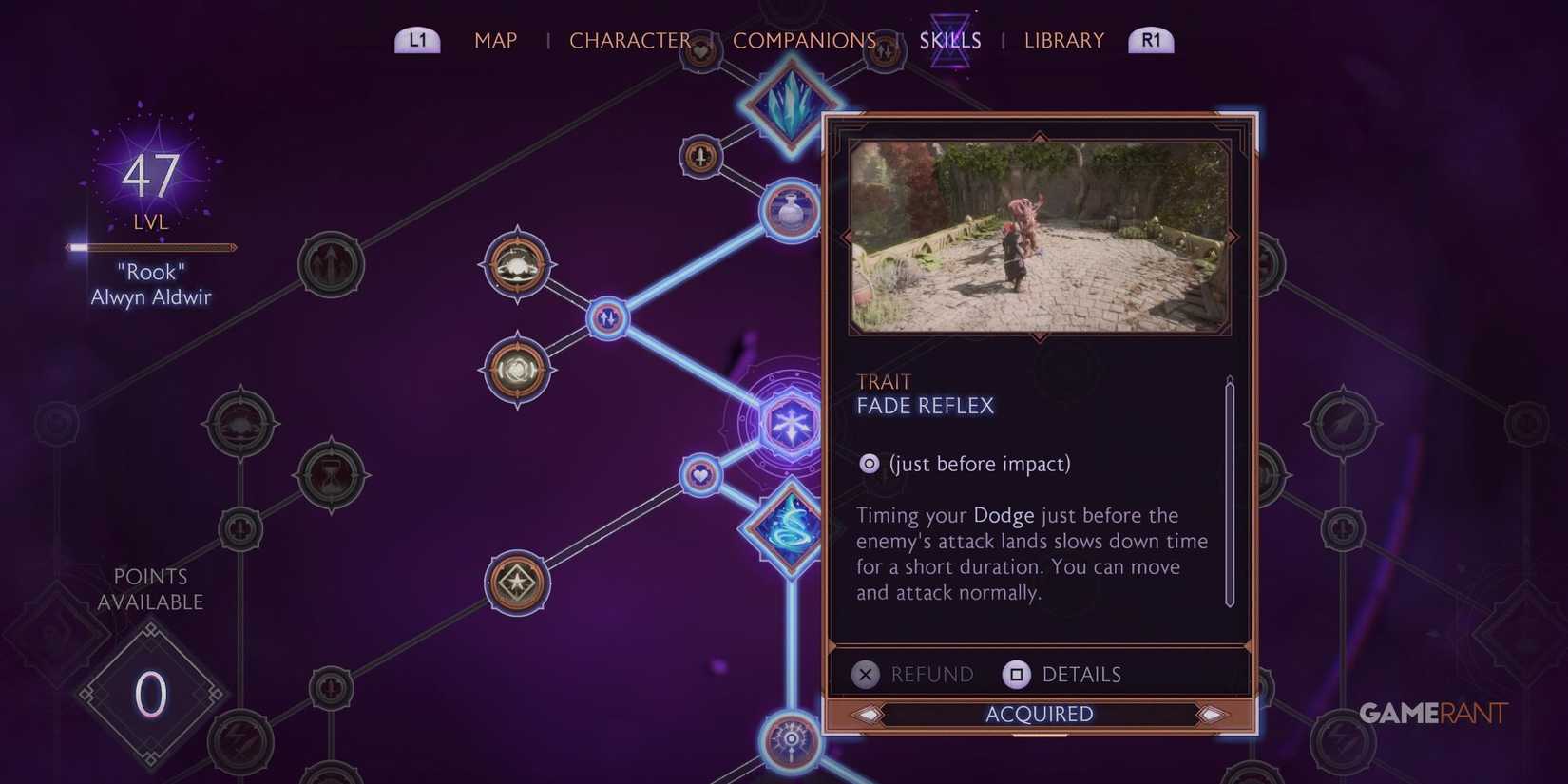Click the right arrow beside ACQUIRED
This screenshot has height=784, width=1568.
pyautogui.click(x=1212, y=714)
